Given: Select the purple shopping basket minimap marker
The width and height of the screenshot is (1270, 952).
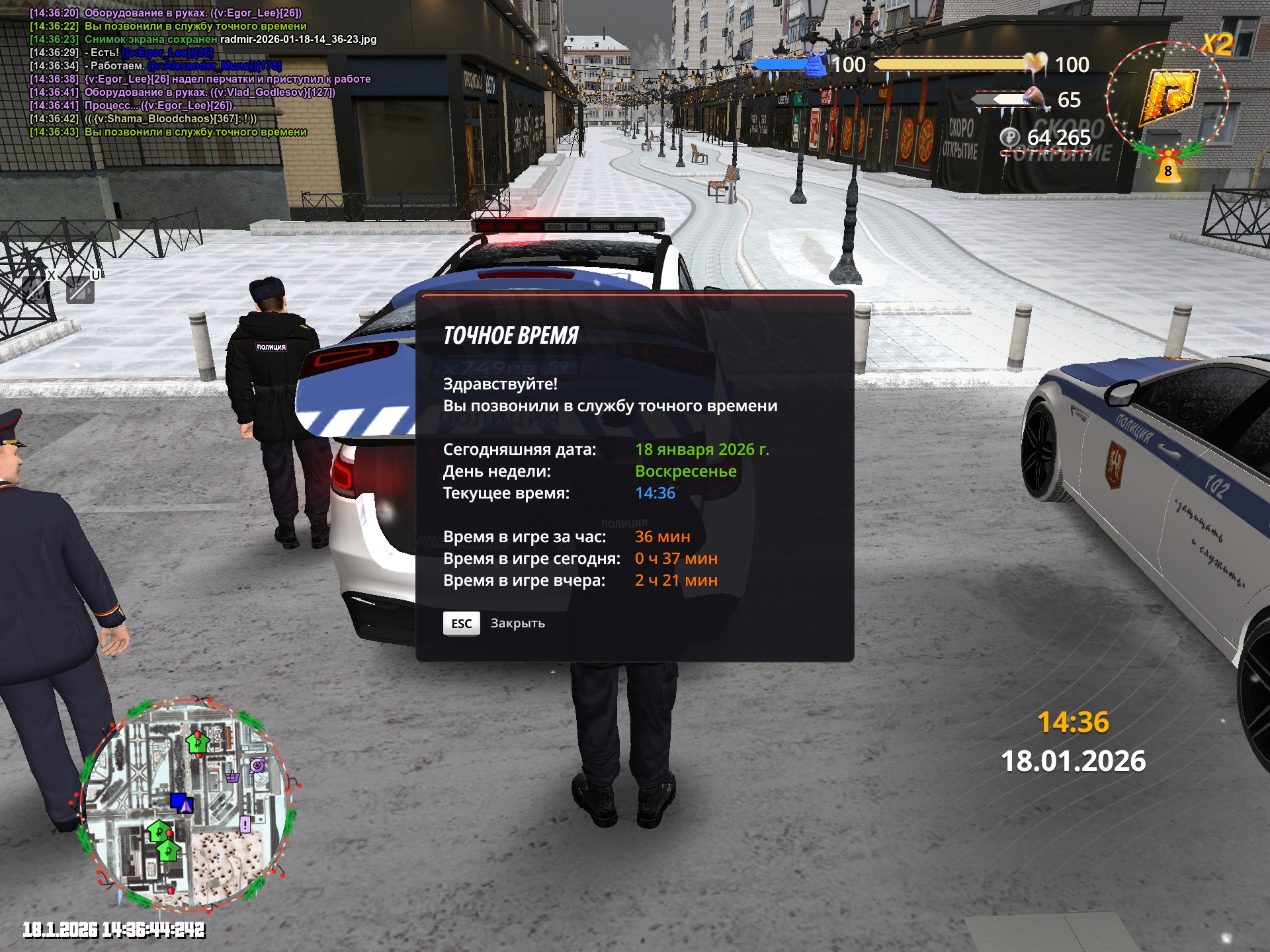Looking at the screenshot, I should 232,777.
